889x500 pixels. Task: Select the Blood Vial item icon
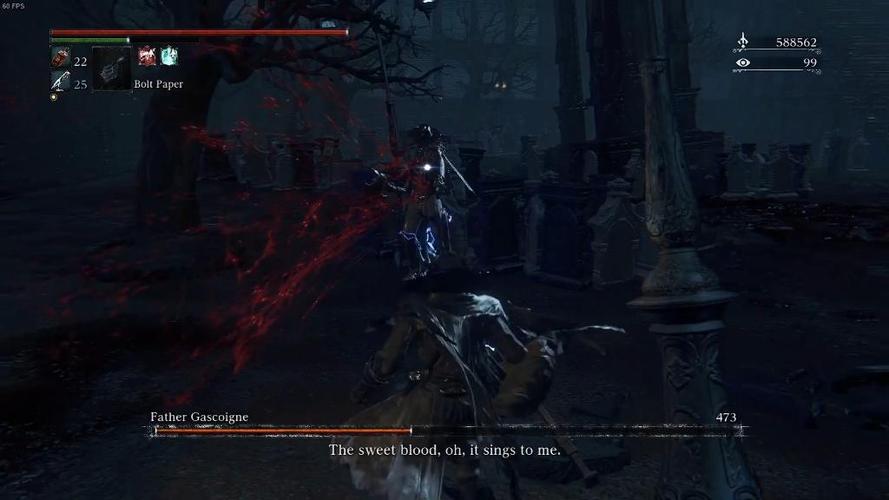click(59, 61)
